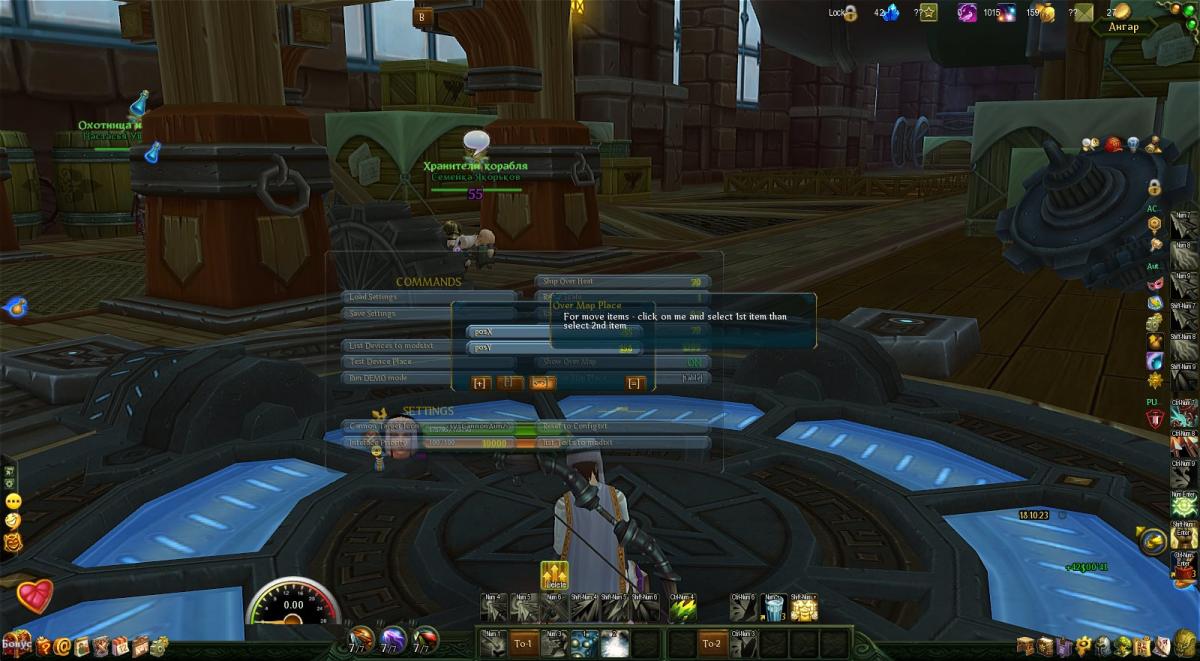Select the To-1 action bar slot
This screenshot has width=1200, height=661.
[523, 643]
